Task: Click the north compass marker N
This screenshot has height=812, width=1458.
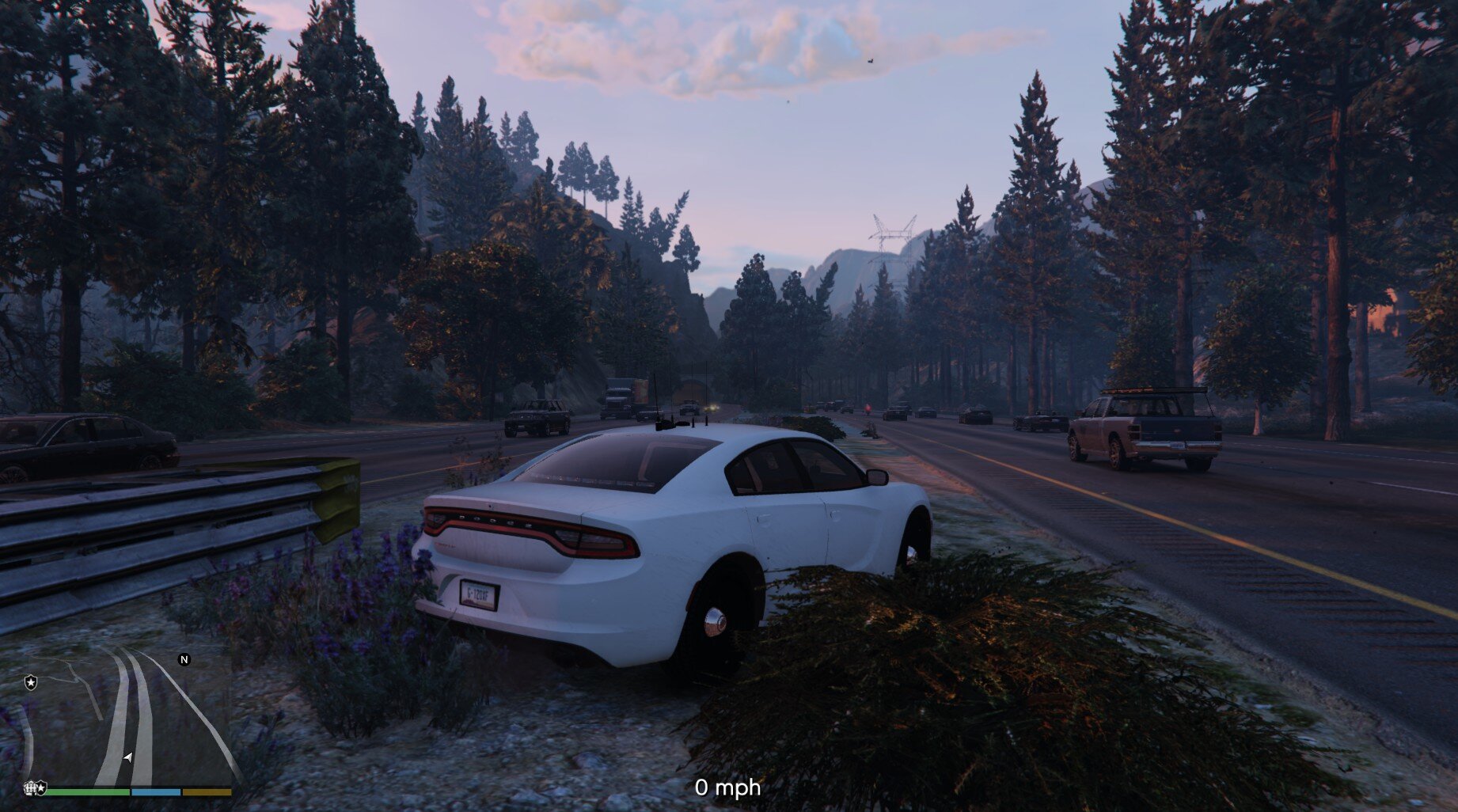Action: point(184,659)
